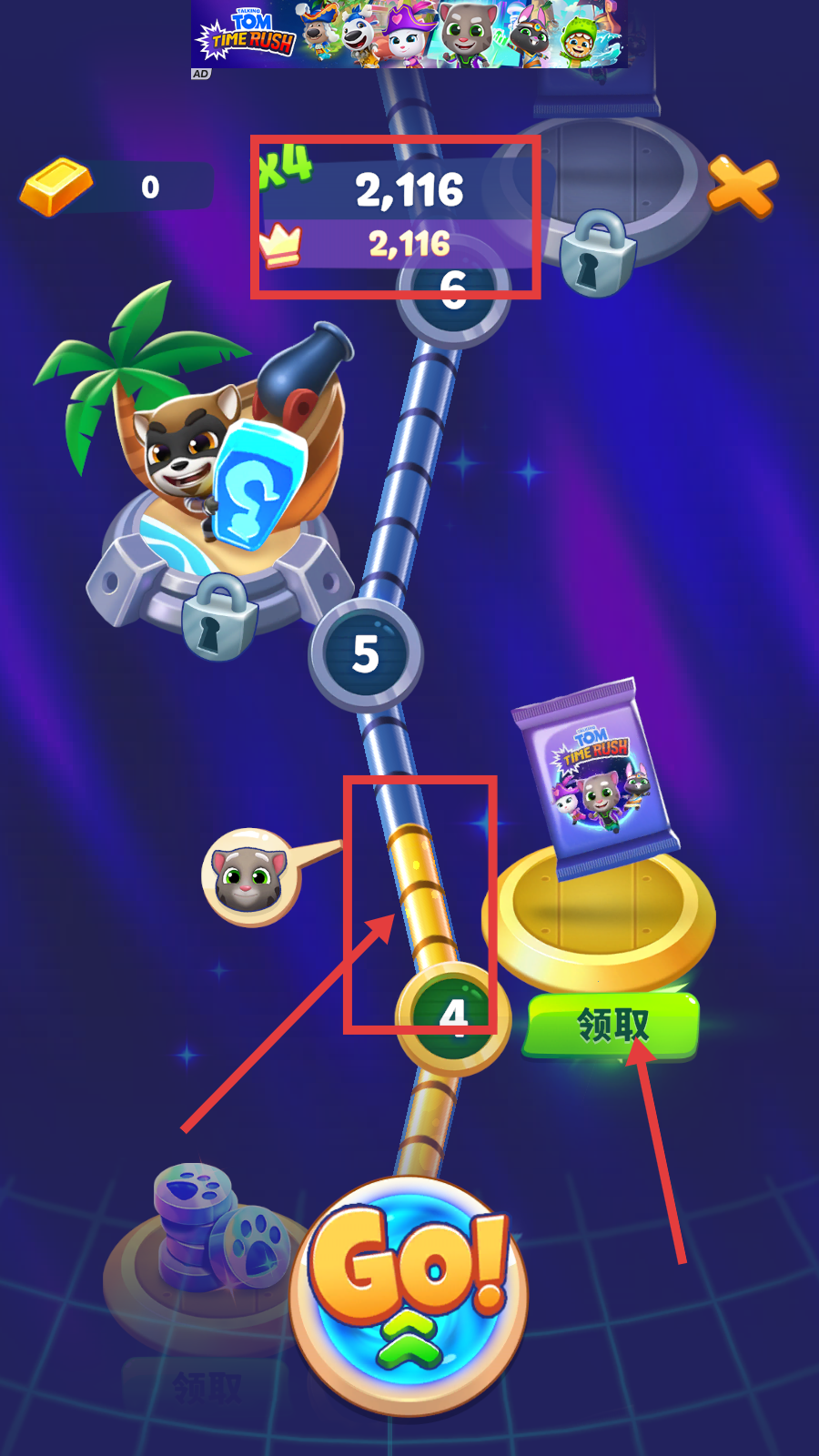This screenshot has width=819, height=1456.
Task: Open the Talking Tom Time Rush ad banner
Action: (x=409, y=35)
